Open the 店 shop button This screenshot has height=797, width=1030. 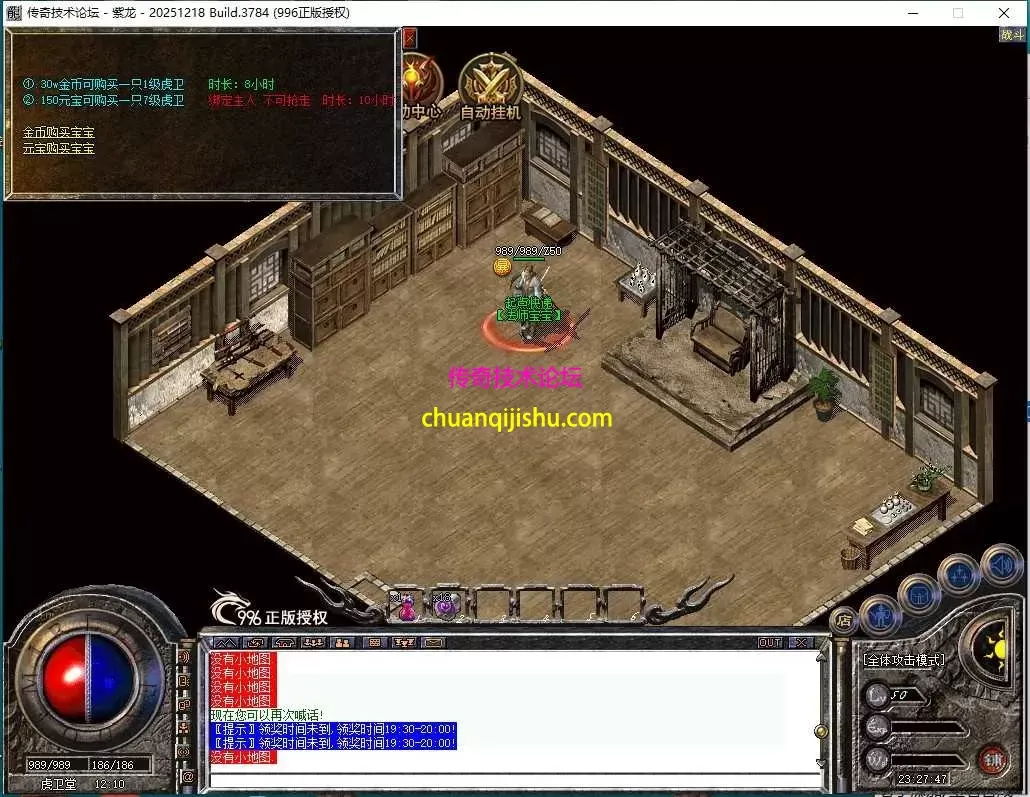844,620
